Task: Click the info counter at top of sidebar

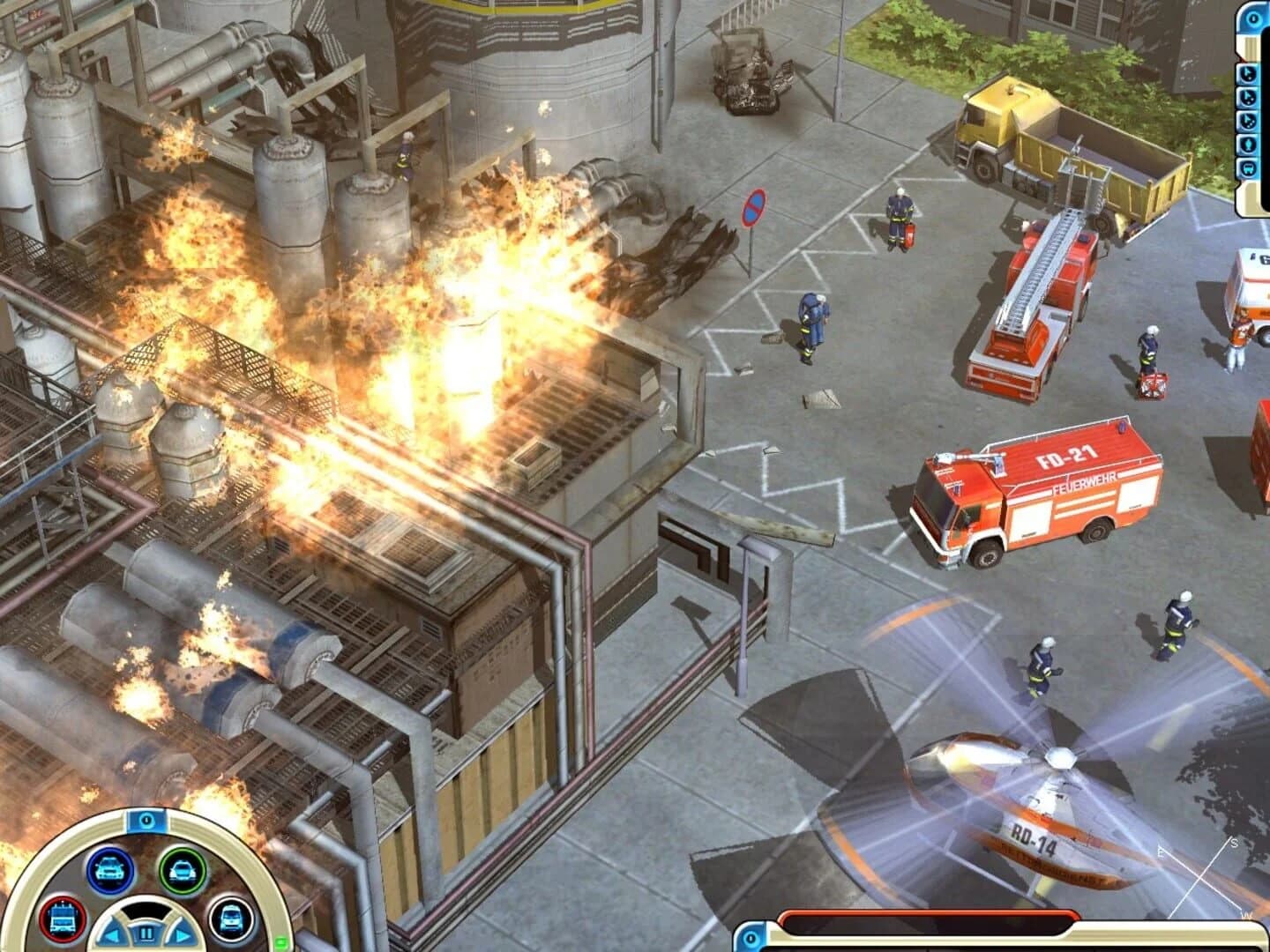Action: 1252,18
